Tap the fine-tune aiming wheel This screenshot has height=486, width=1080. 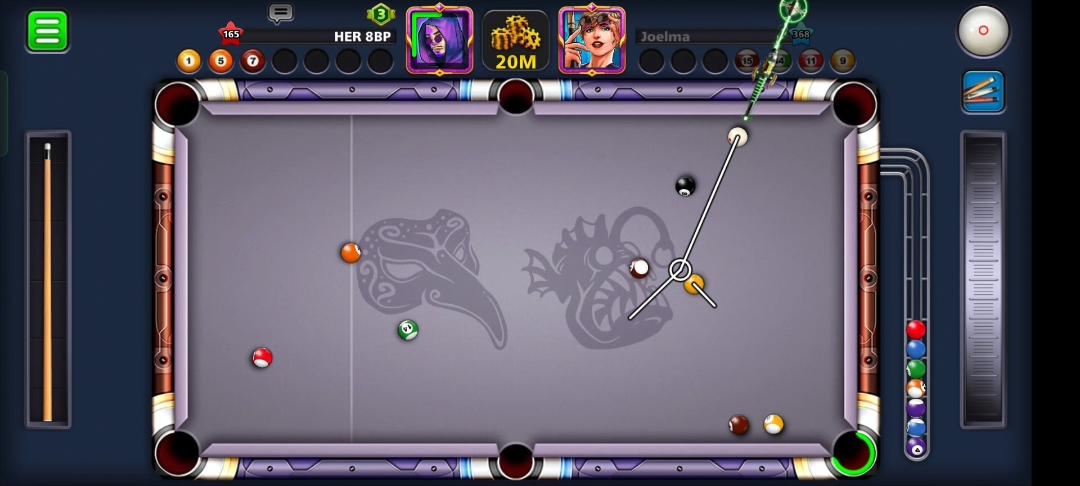pos(982,280)
